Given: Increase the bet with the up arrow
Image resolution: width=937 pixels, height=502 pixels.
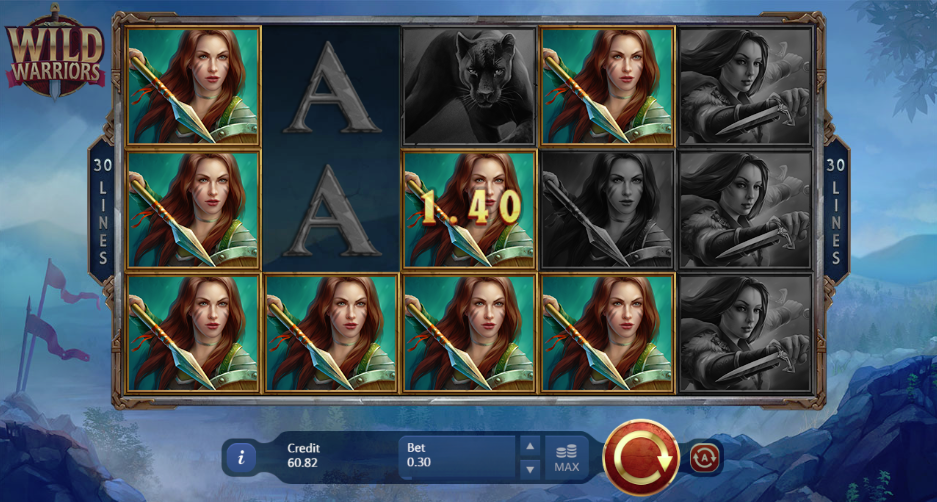Looking at the screenshot, I should [x=531, y=446].
